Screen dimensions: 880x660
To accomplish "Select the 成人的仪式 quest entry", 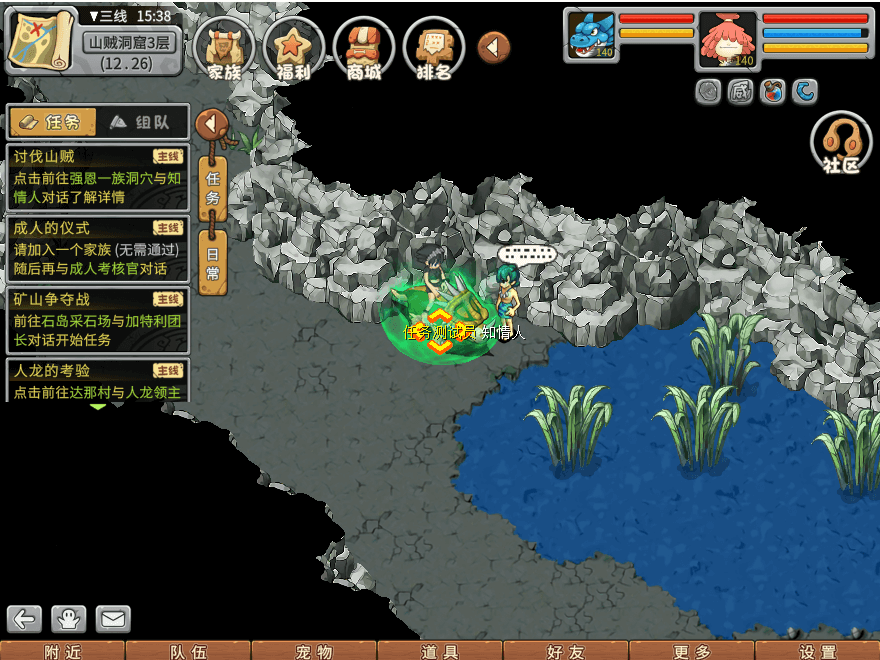I will pyautogui.click(x=97, y=248).
